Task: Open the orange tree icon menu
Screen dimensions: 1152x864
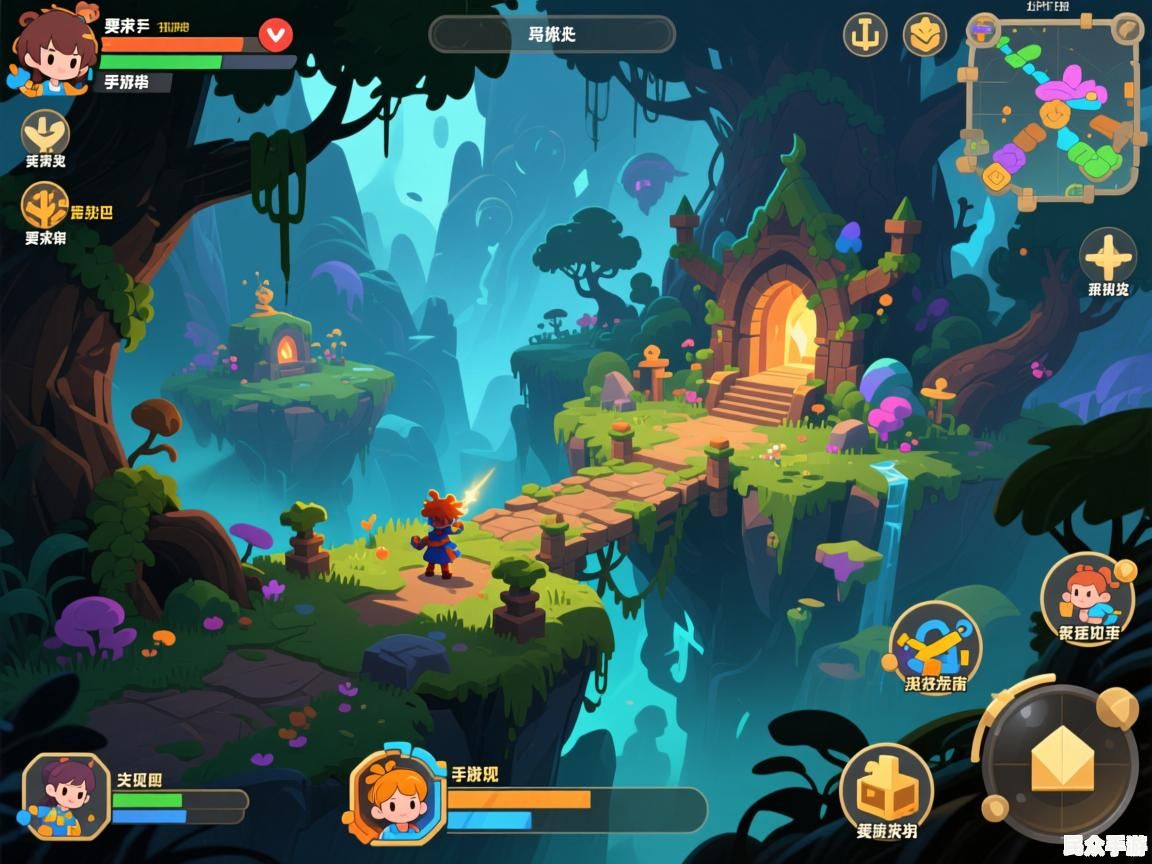Action: pos(45,205)
